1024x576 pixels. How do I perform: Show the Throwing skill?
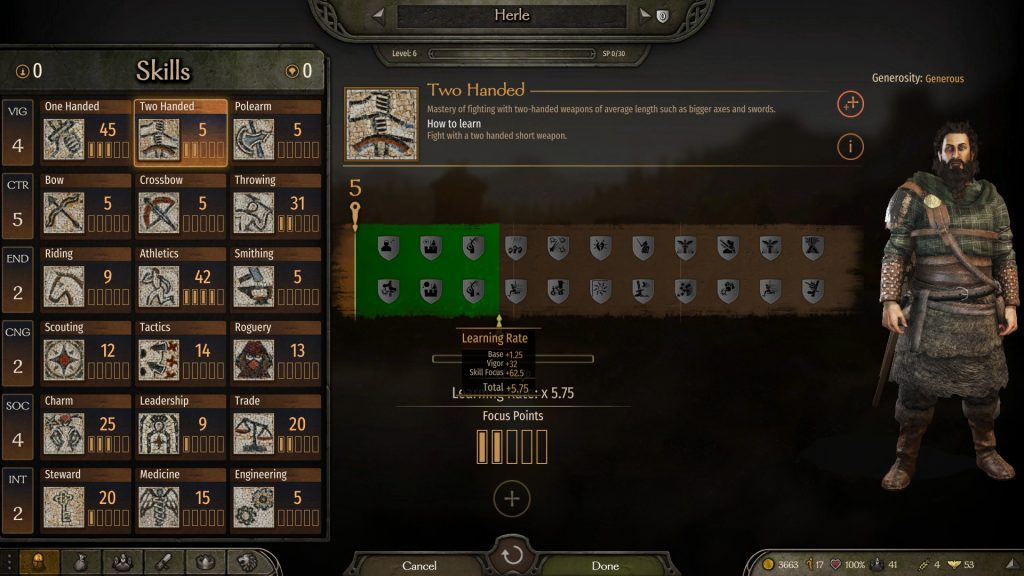coord(276,206)
